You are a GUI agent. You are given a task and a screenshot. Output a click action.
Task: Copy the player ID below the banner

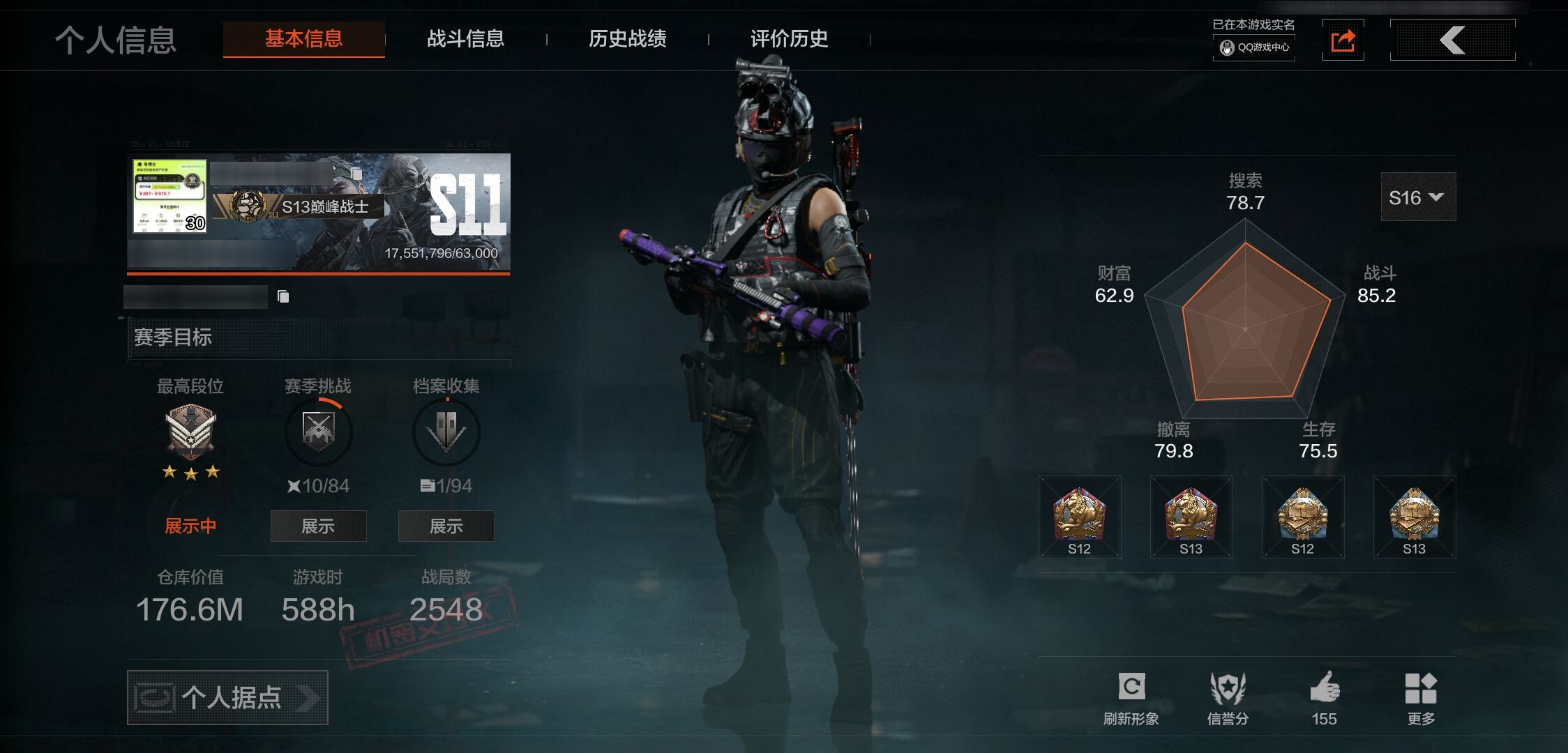pyautogui.click(x=283, y=297)
